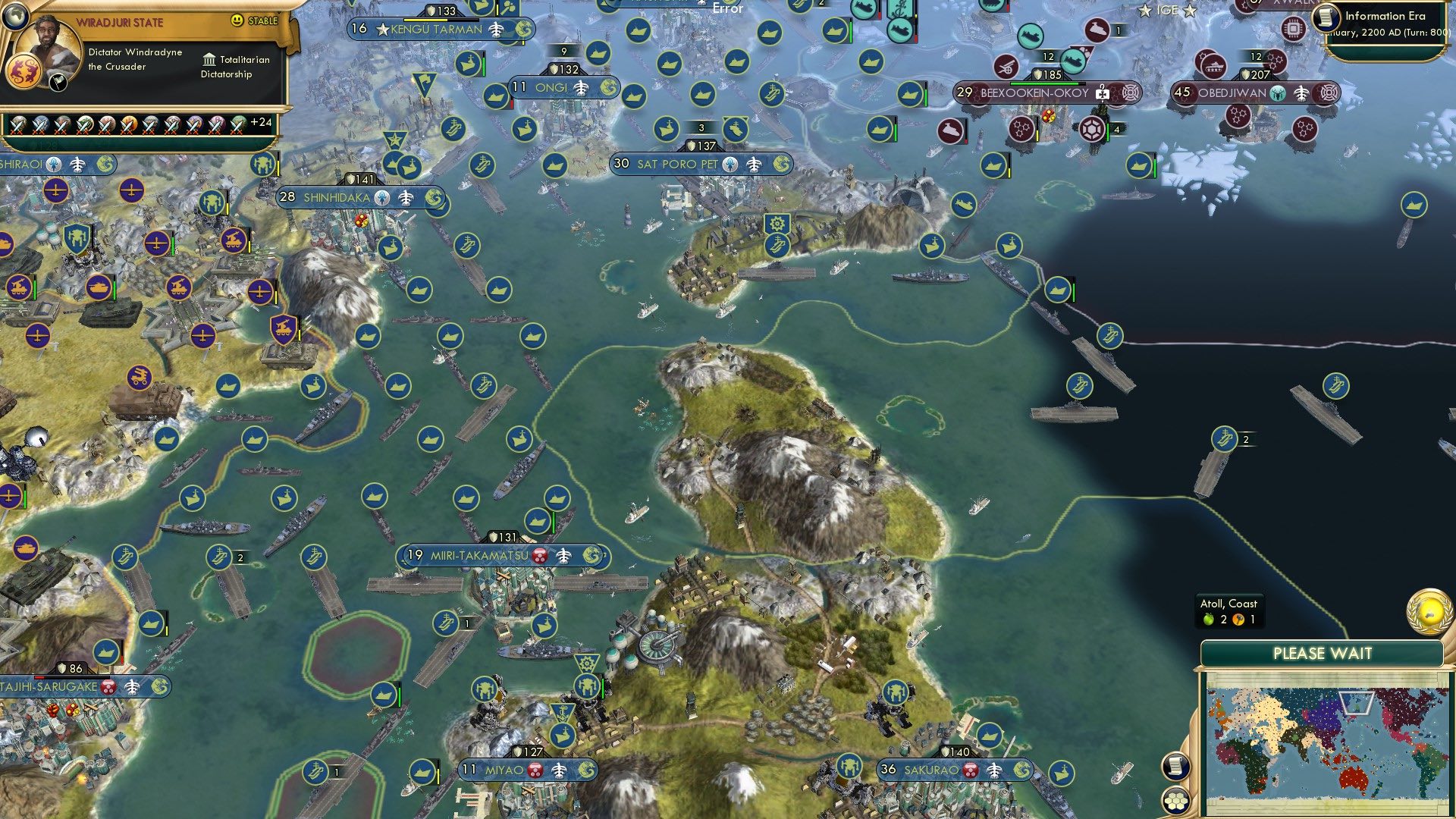Click the puppet icon on Miyao's city banner
The height and width of the screenshot is (819, 1456).
point(535,770)
